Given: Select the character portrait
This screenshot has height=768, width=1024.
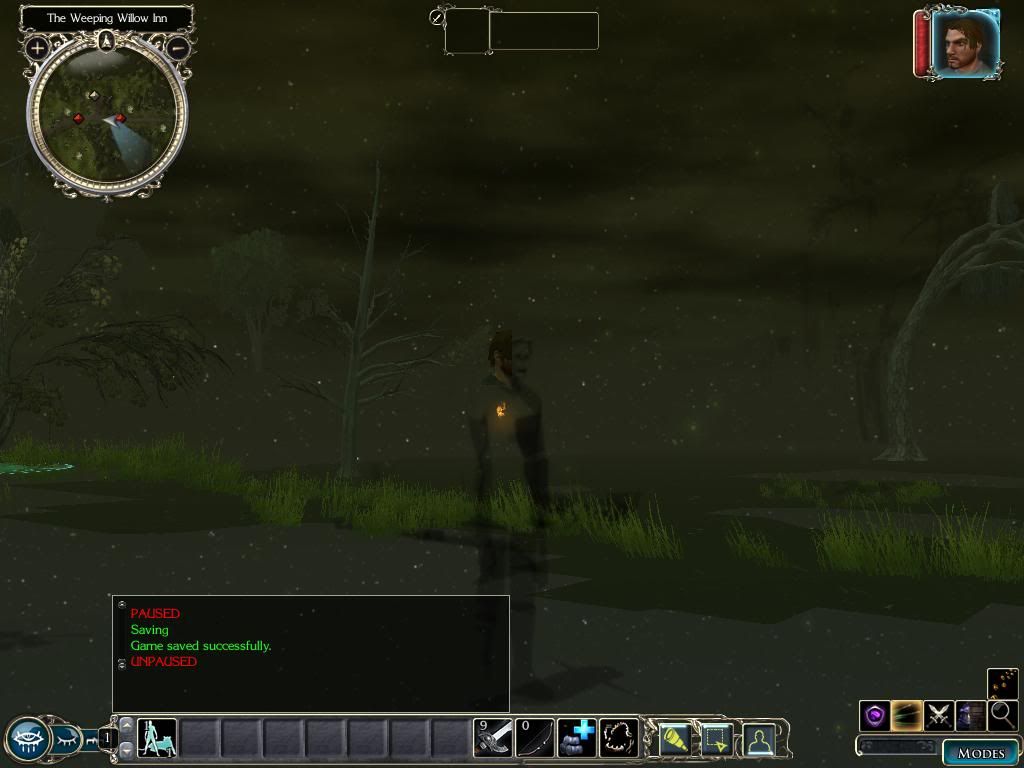Looking at the screenshot, I should point(965,43).
